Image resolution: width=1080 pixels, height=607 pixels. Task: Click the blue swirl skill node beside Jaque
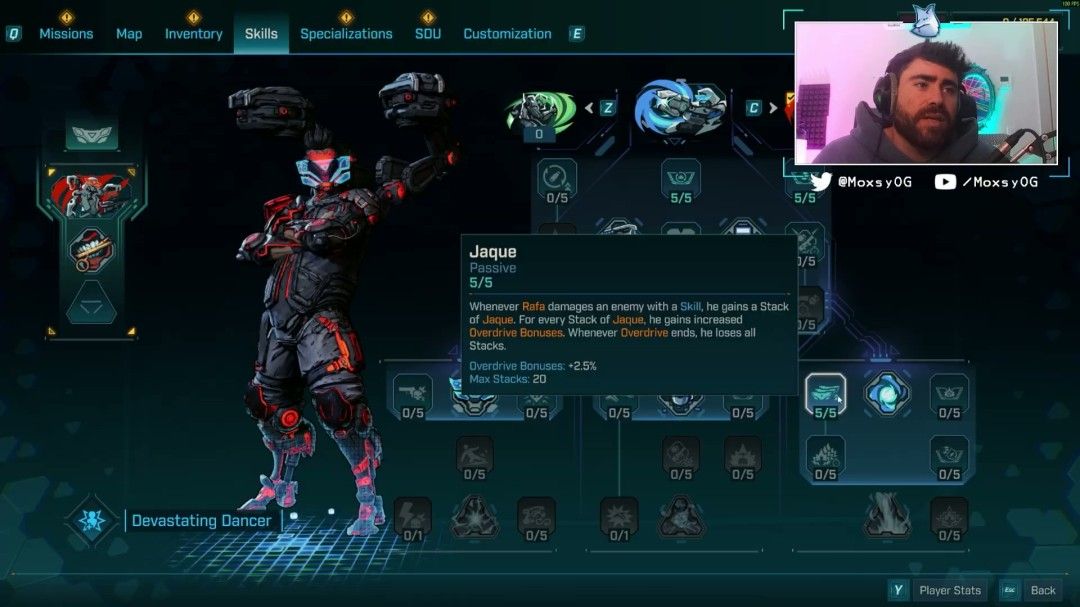tap(886, 393)
